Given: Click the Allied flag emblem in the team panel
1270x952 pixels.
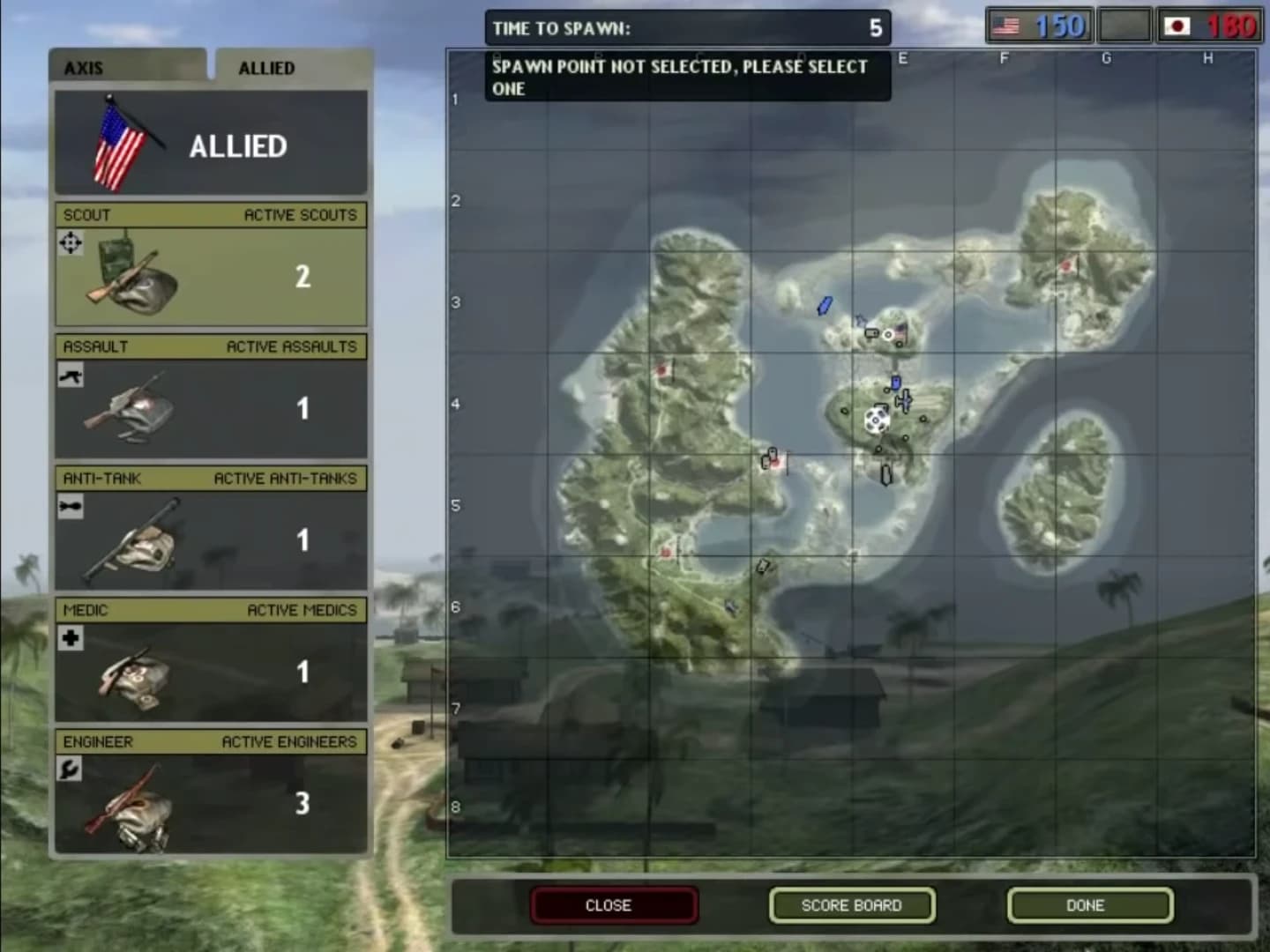Looking at the screenshot, I should [x=116, y=144].
